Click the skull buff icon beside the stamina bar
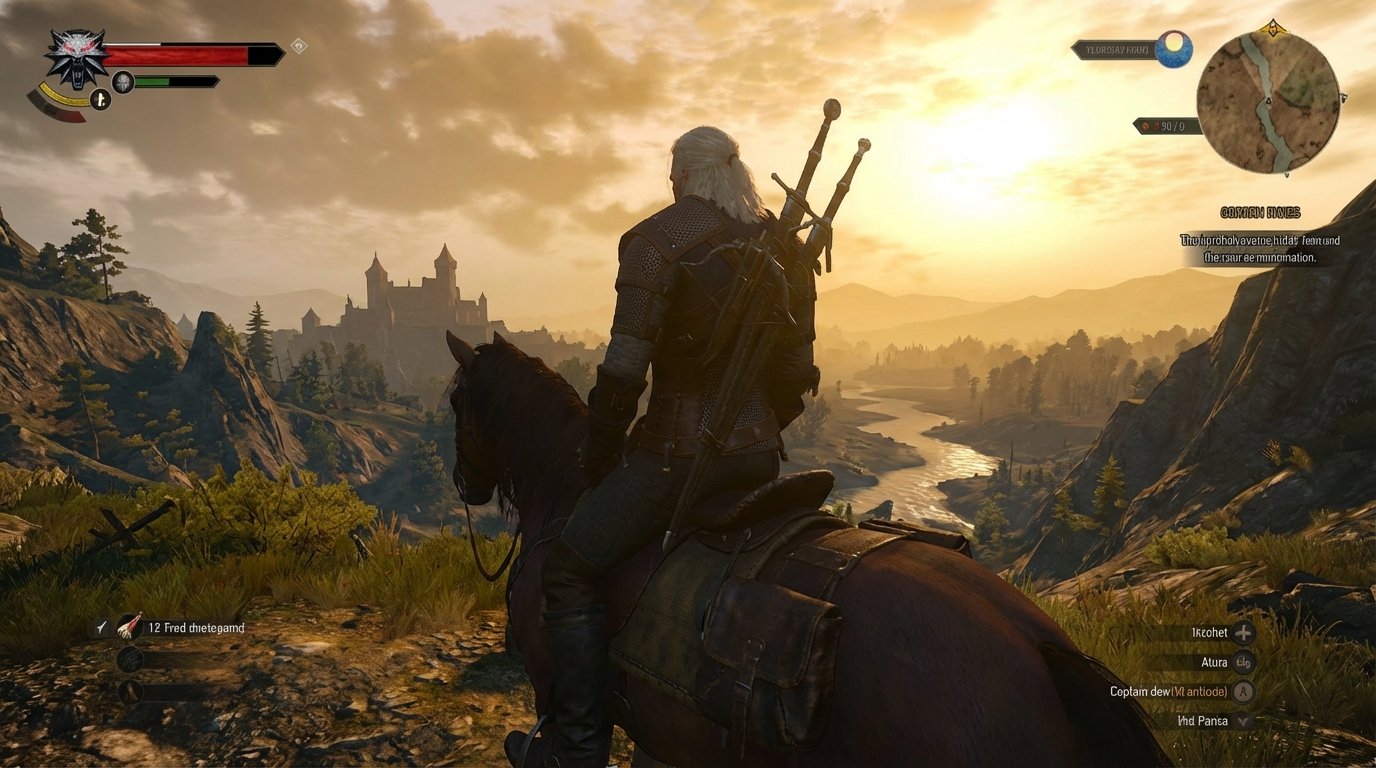The image size is (1376, 768). point(122,81)
